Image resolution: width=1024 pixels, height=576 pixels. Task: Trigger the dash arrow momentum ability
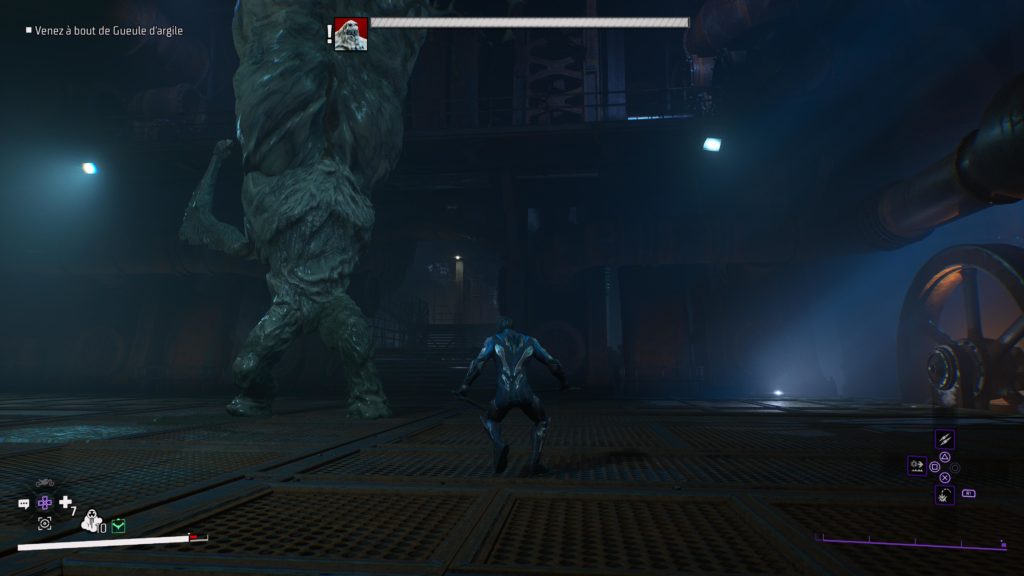pos(916,465)
